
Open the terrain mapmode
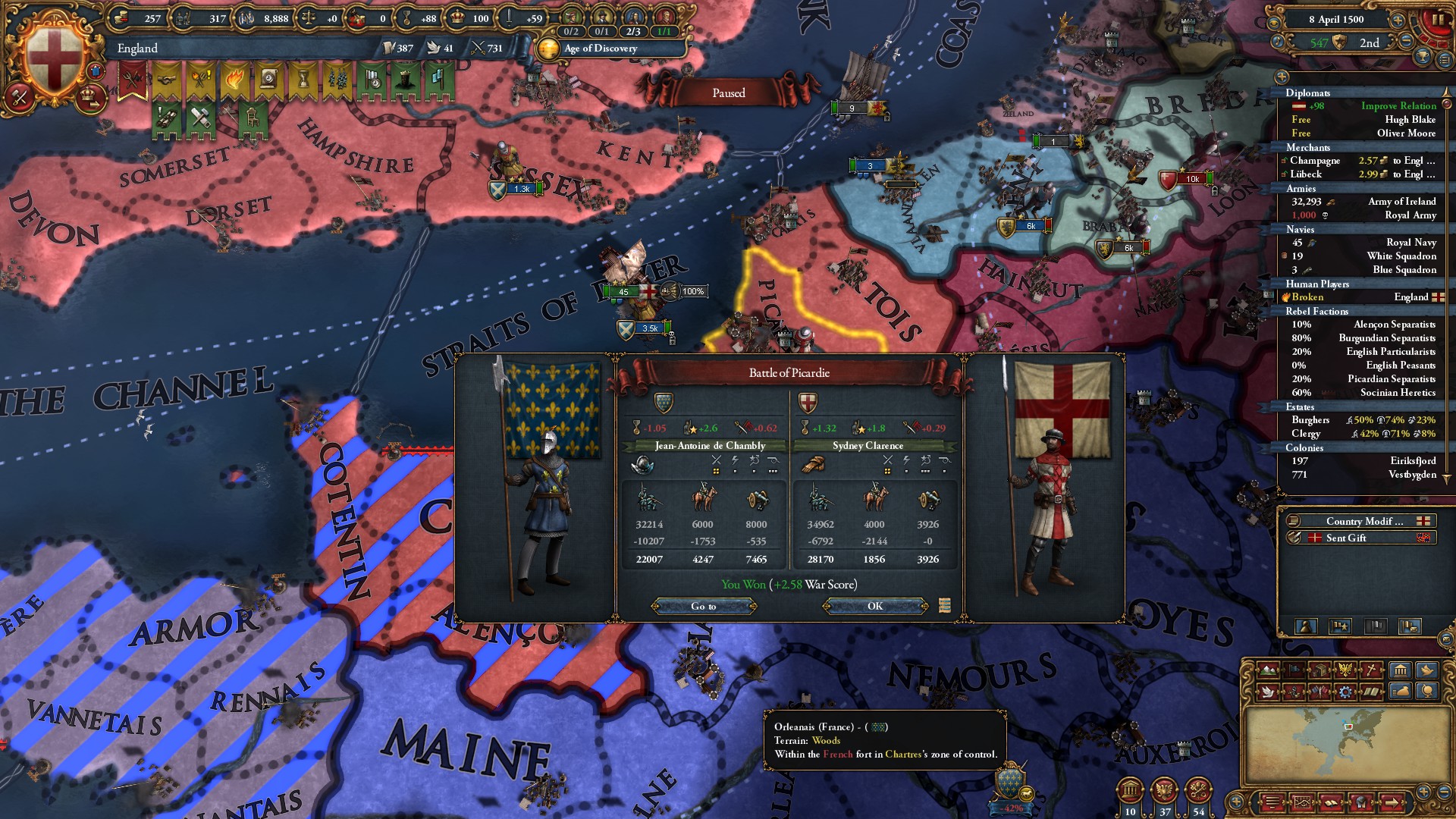pyautogui.click(x=1269, y=670)
